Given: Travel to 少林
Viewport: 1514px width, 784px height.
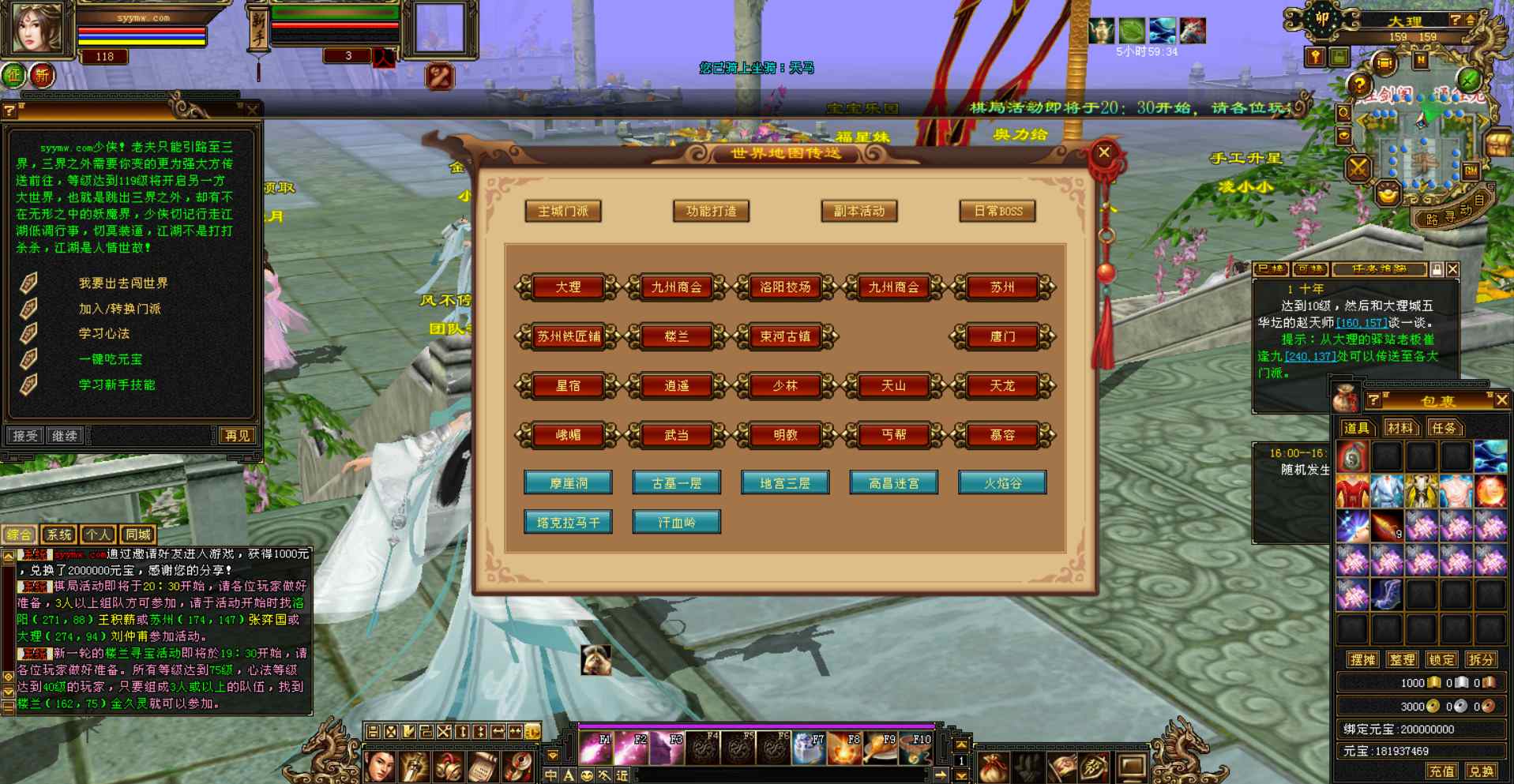Looking at the screenshot, I should click(x=785, y=386).
